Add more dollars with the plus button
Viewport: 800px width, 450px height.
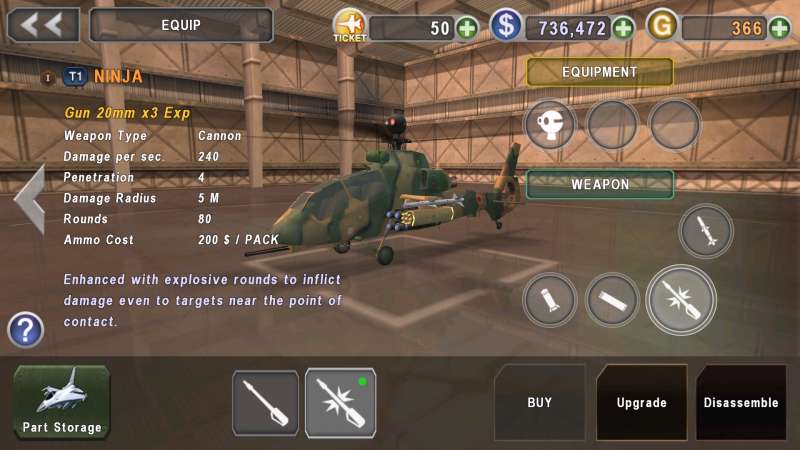click(x=624, y=28)
